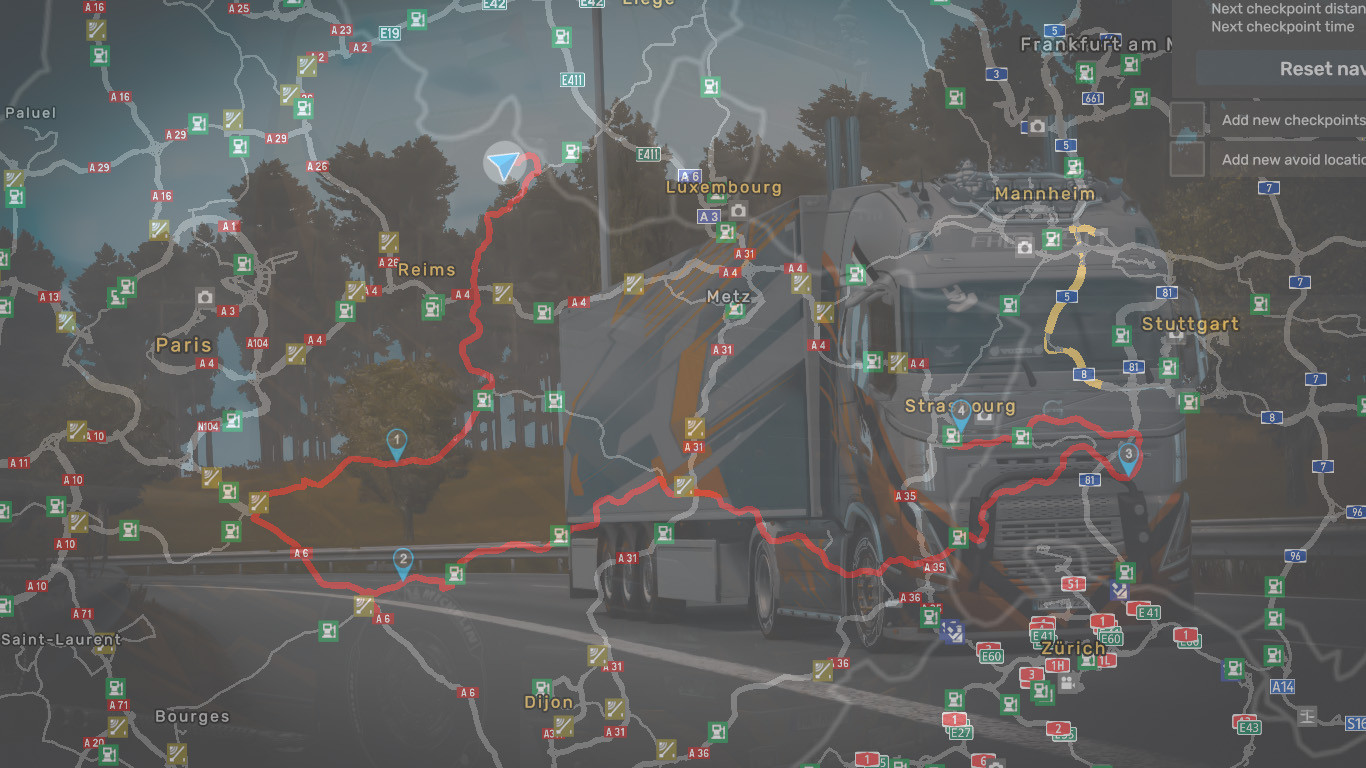1366x768 pixels.
Task: Click the blue player position arrow
Action: (504, 164)
